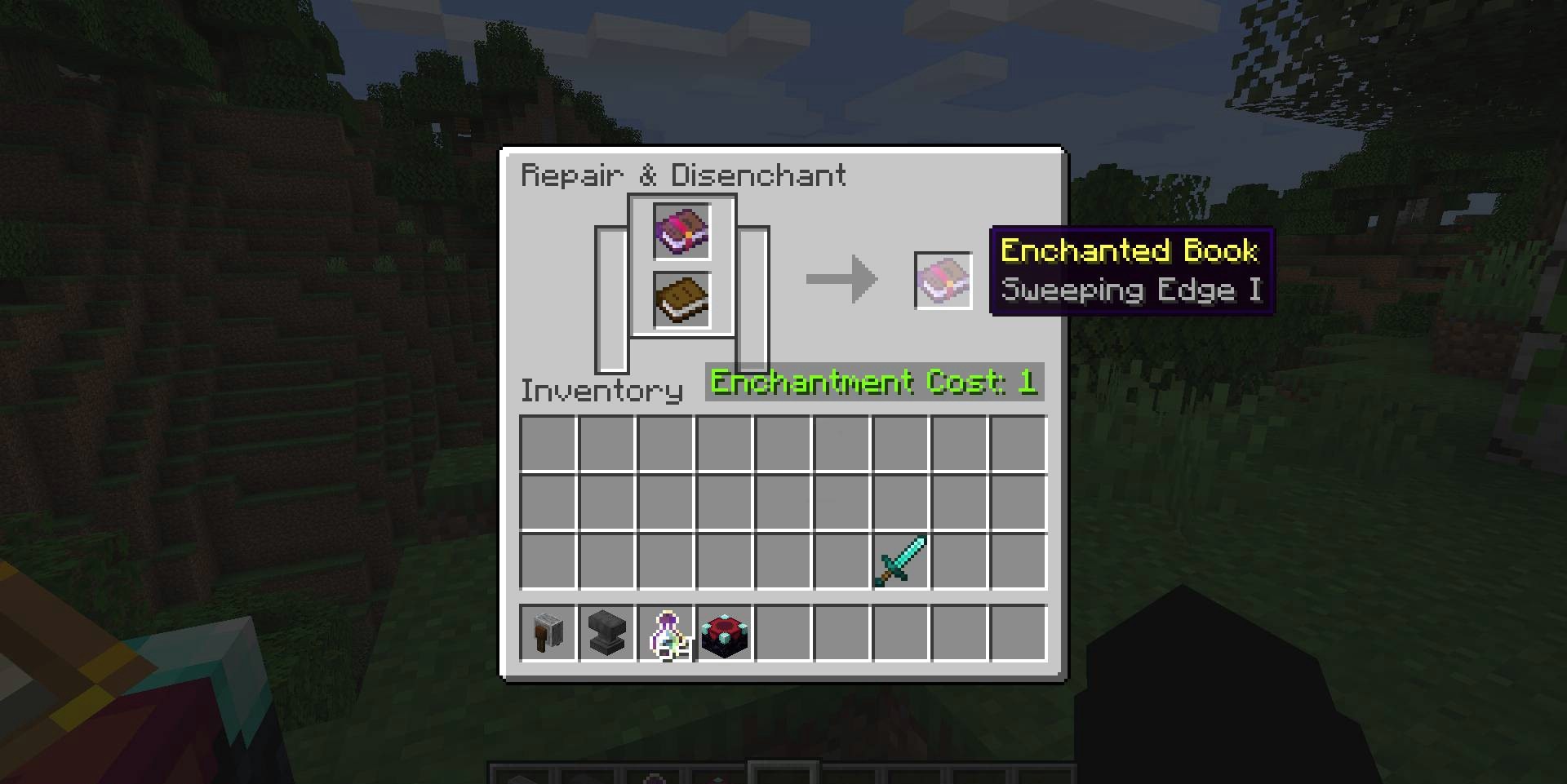Screen dimensions: 1567x784
Task: Choose the enchanting table hotbar slot
Action: coord(725,633)
